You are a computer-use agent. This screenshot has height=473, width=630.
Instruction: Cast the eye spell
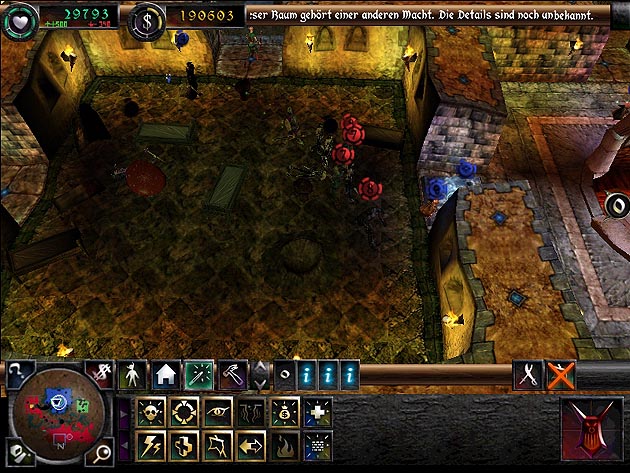218,412
